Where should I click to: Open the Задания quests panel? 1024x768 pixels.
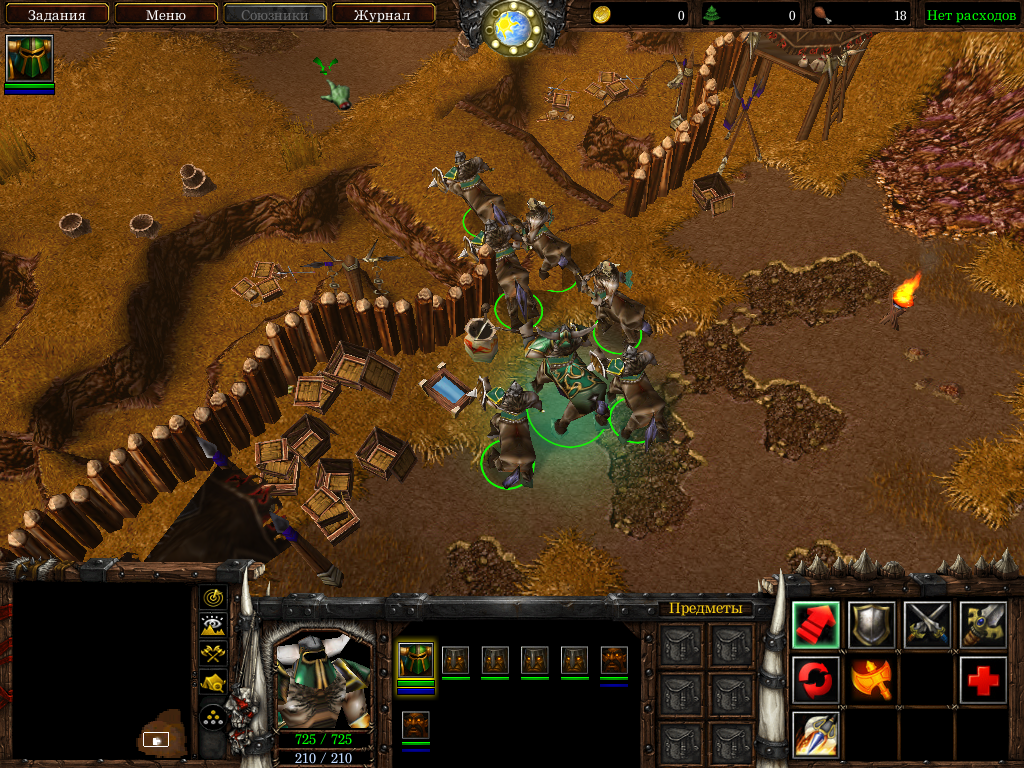pyautogui.click(x=56, y=15)
